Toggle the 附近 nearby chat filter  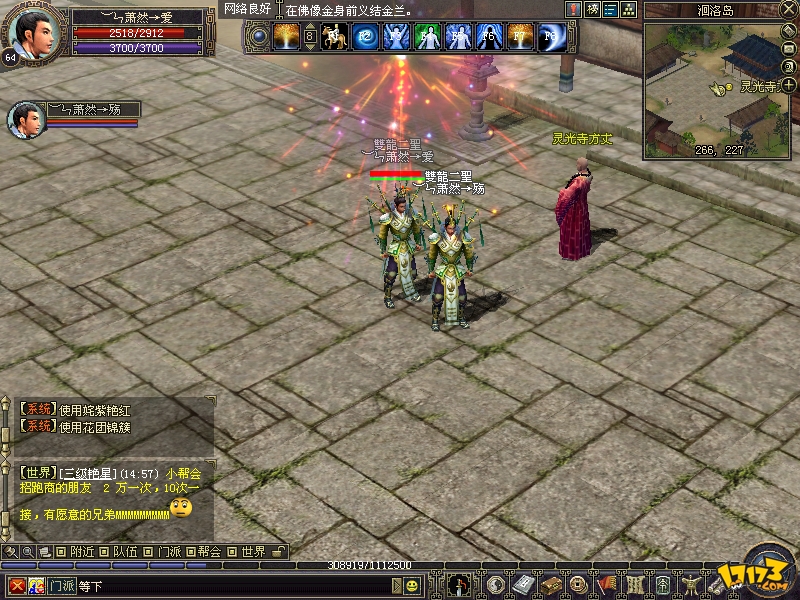tap(75, 551)
